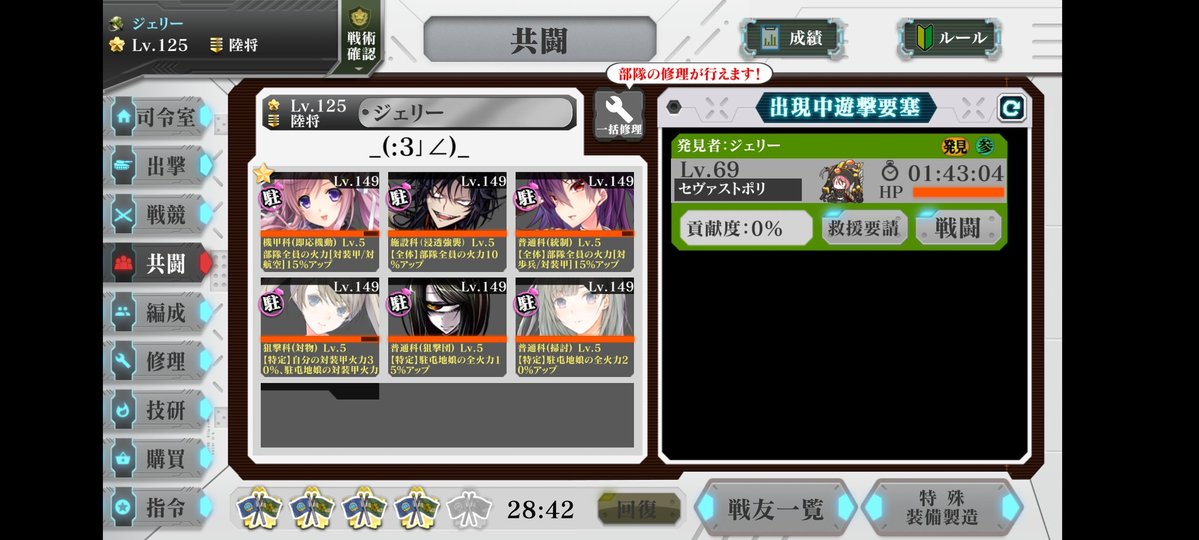View the 成績 results
Image resolution: width=1199 pixels, height=540 pixels.
792,38
